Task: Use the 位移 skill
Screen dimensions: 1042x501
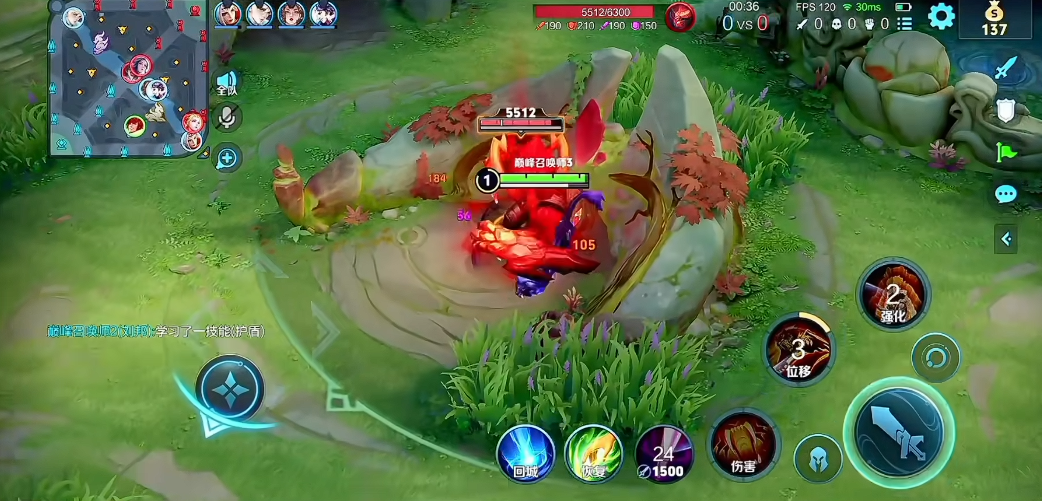Action: 798,348
